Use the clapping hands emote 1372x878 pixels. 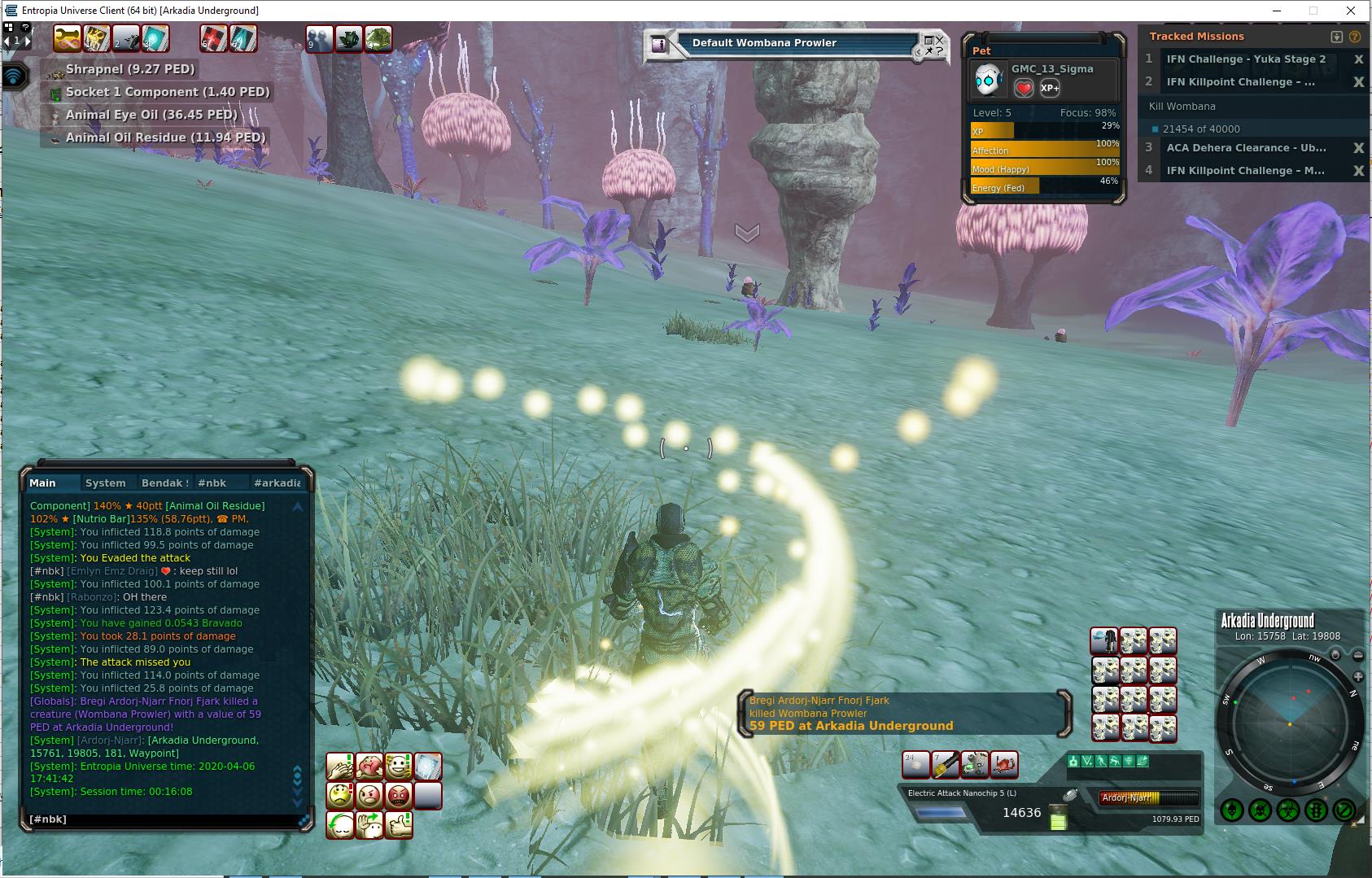tap(340, 767)
